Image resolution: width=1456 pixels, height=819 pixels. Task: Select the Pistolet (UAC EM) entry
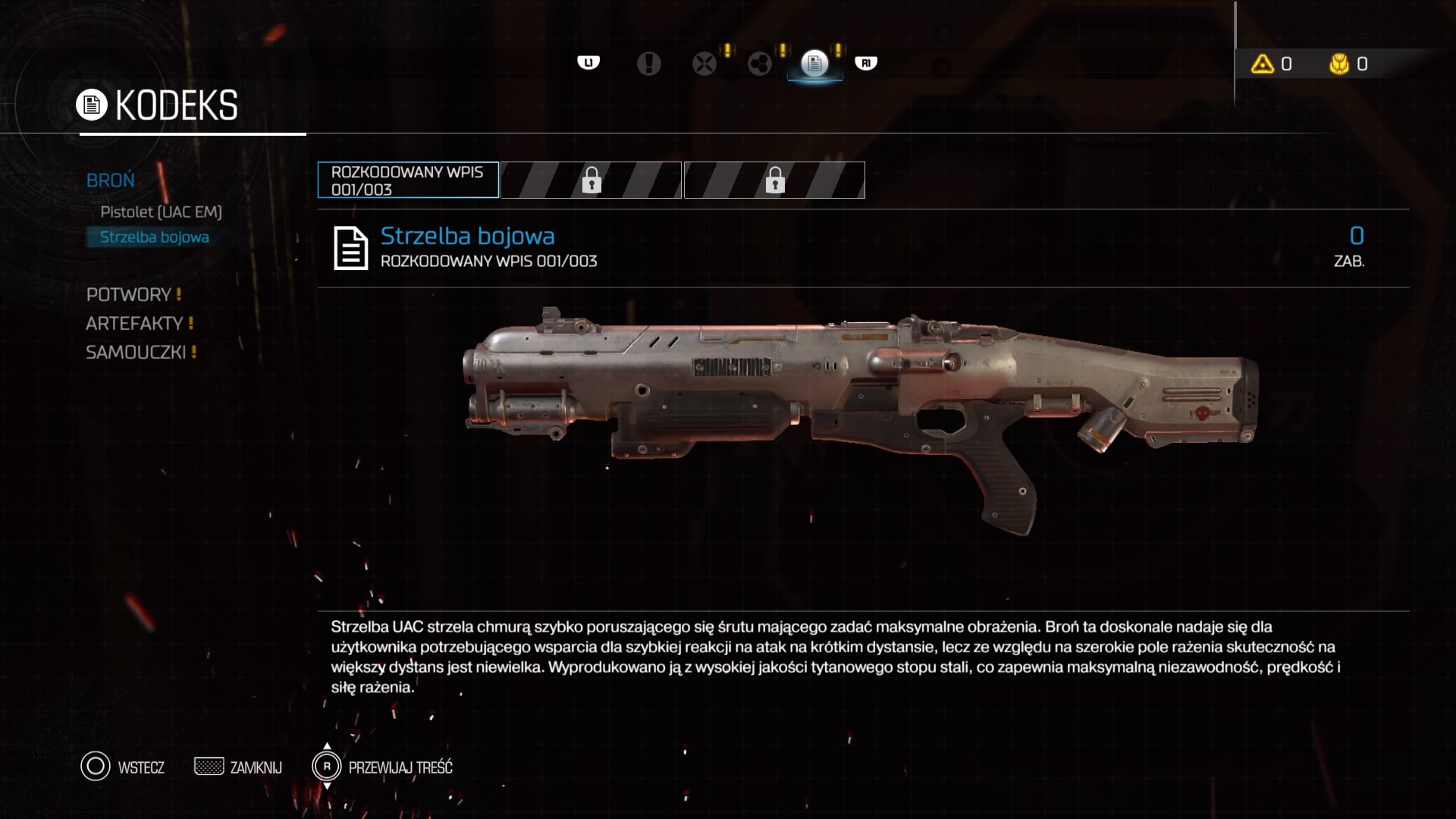coord(161,212)
